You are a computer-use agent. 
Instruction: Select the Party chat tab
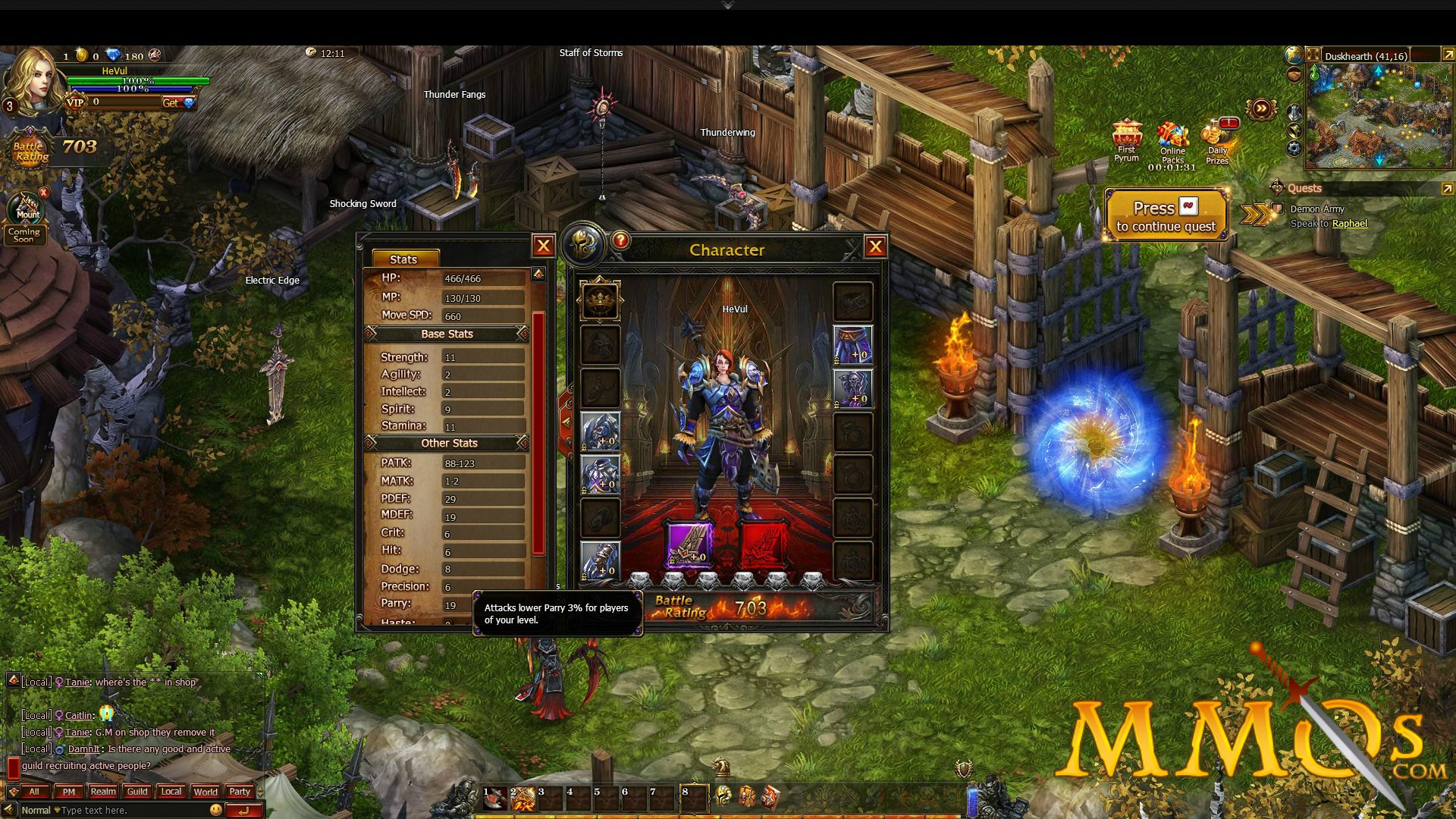tap(240, 792)
